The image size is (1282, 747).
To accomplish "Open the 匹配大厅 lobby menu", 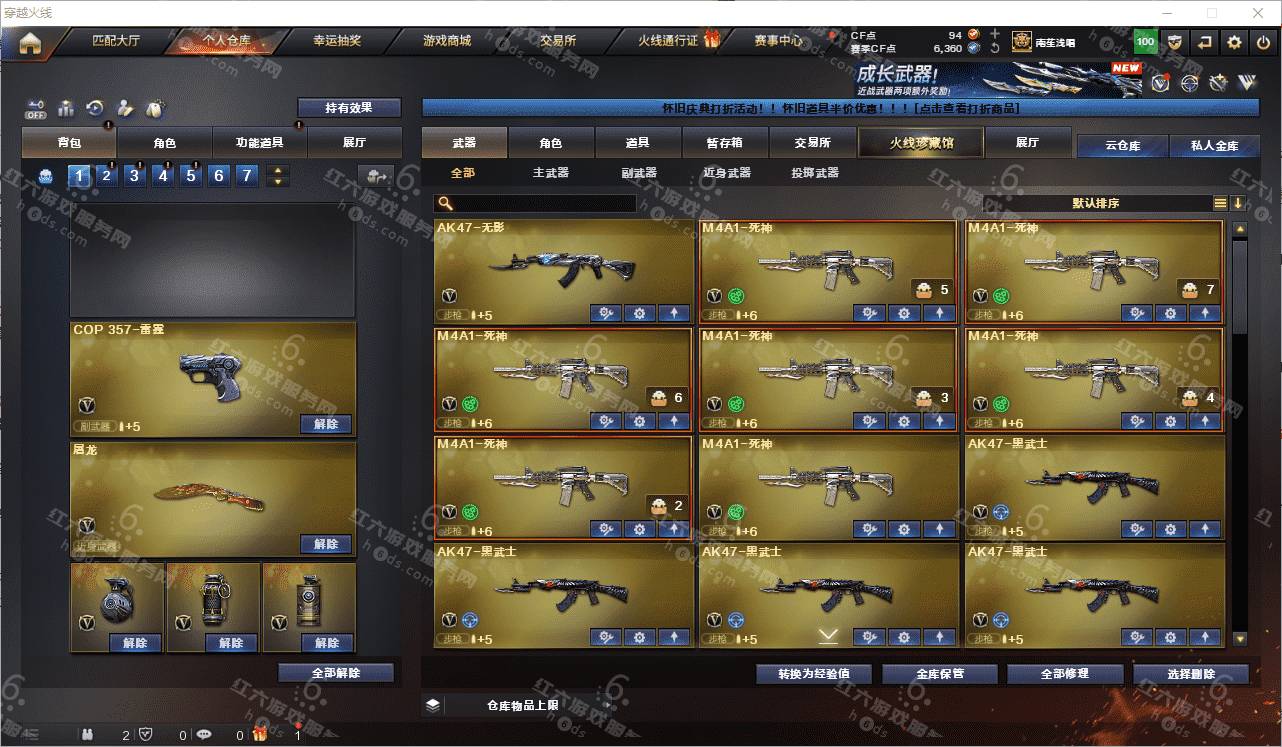I will 116,41.
